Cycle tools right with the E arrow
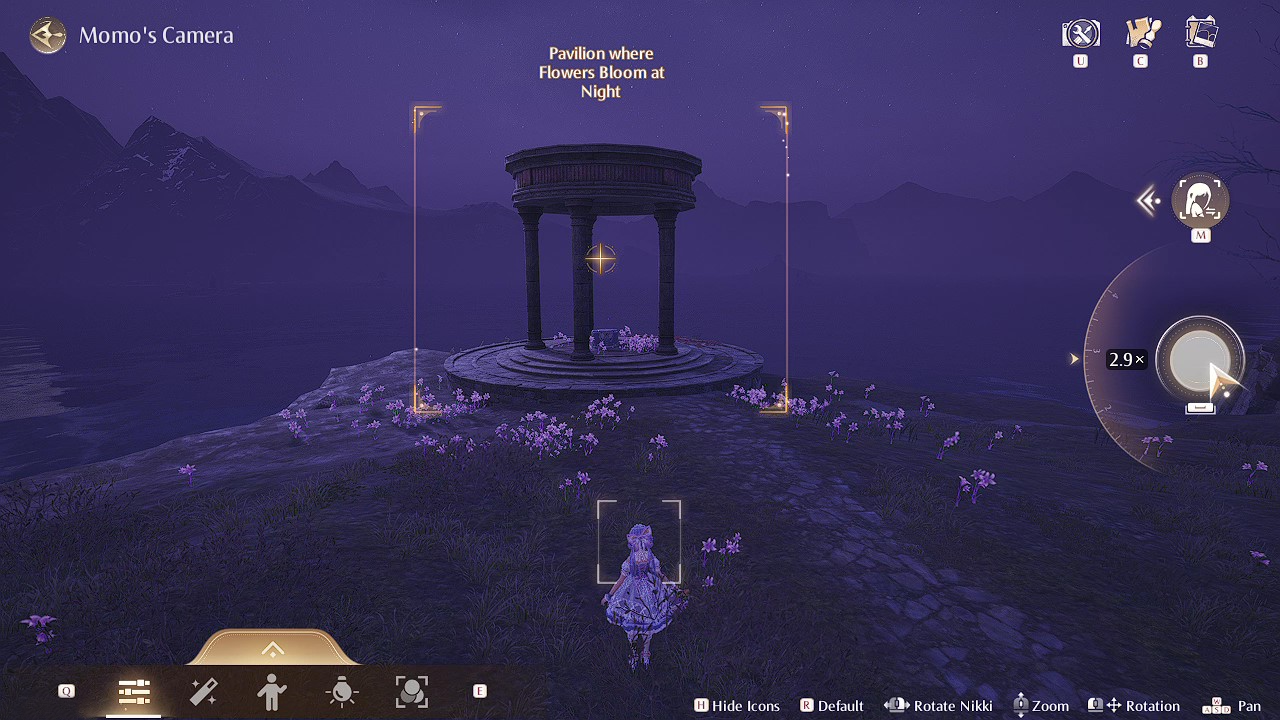The height and width of the screenshot is (720, 1280). pyautogui.click(x=479, y=690)
